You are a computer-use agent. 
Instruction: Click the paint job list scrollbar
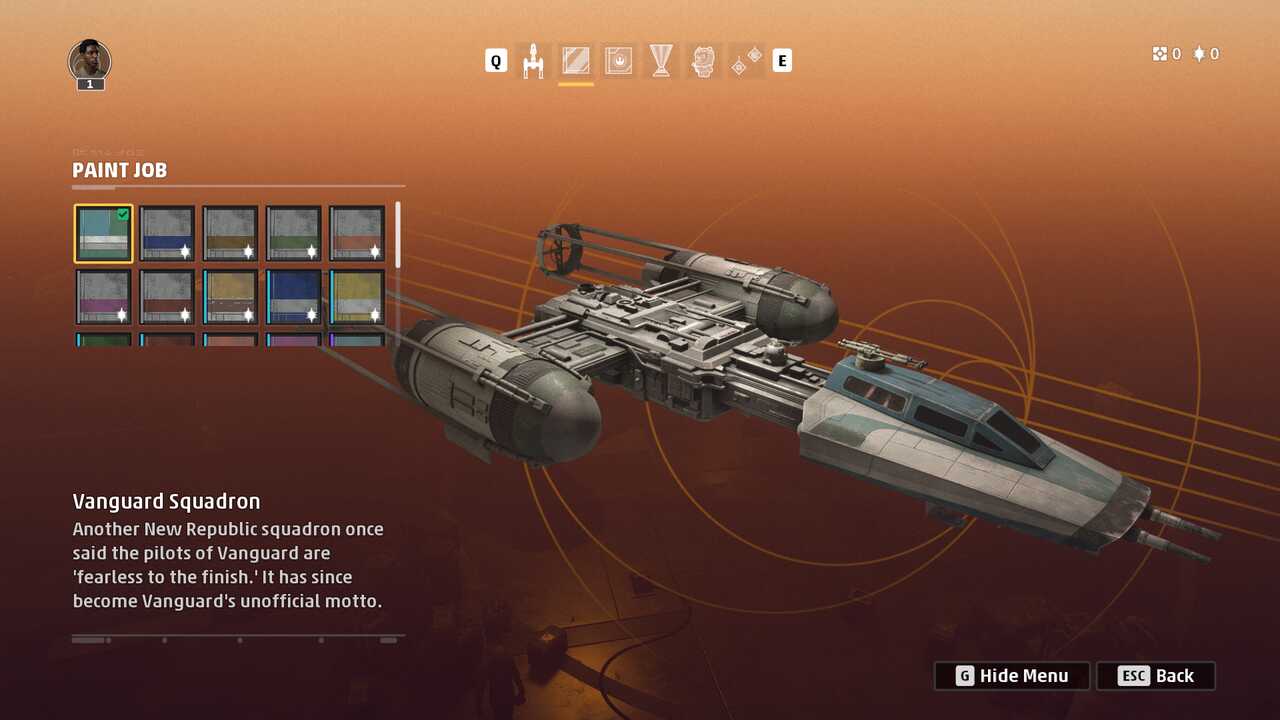[398, 236]
